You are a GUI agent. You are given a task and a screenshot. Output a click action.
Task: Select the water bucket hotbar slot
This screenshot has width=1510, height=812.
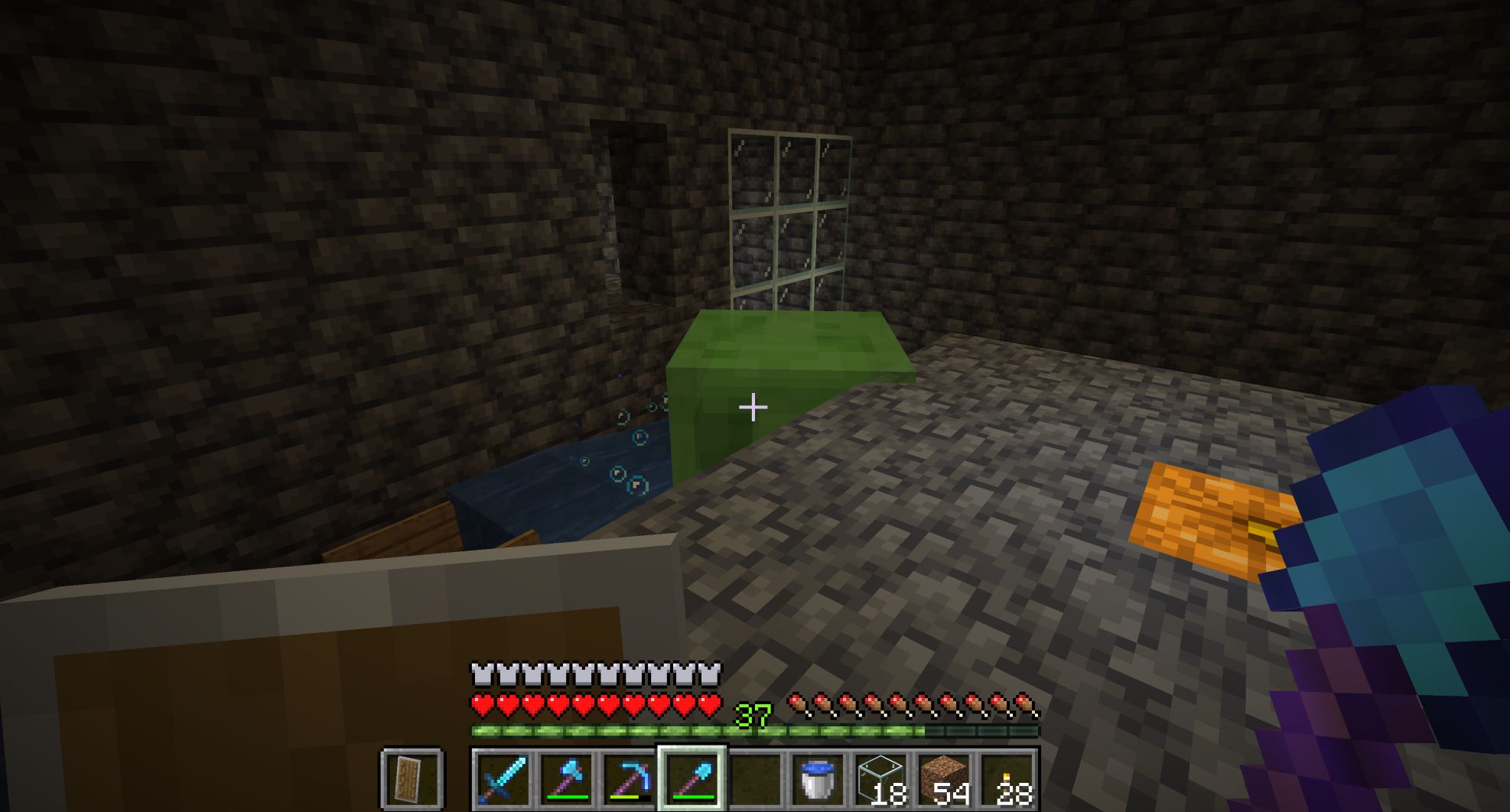tap(817, 779)
